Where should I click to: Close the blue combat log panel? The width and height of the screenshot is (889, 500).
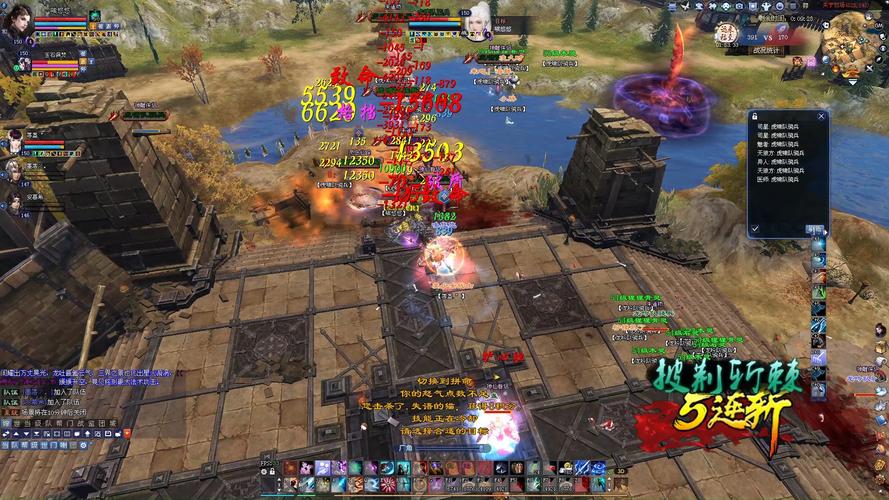pyautogui.click(x=822, y=116)
